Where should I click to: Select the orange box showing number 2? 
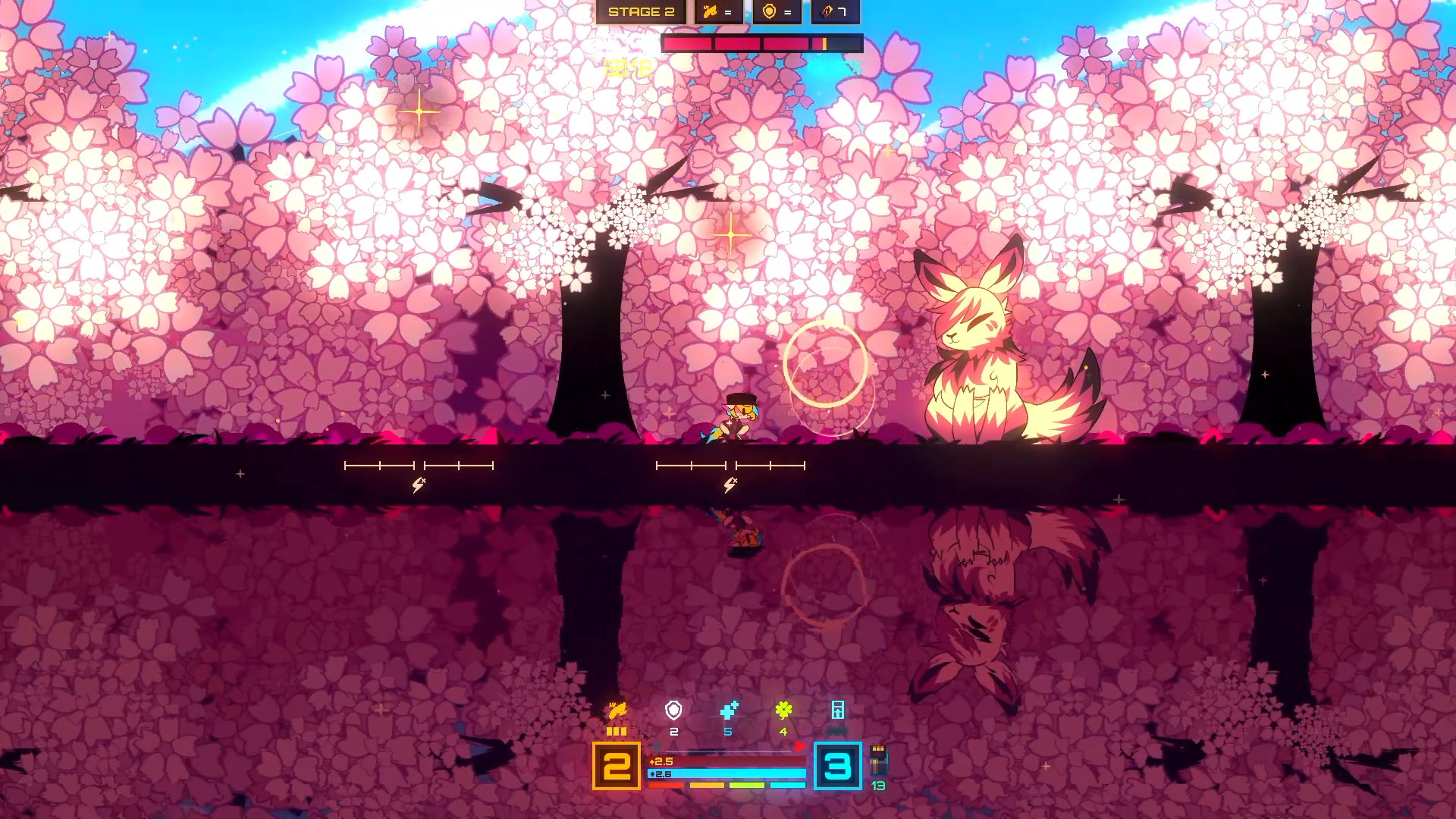pos(617,766)
